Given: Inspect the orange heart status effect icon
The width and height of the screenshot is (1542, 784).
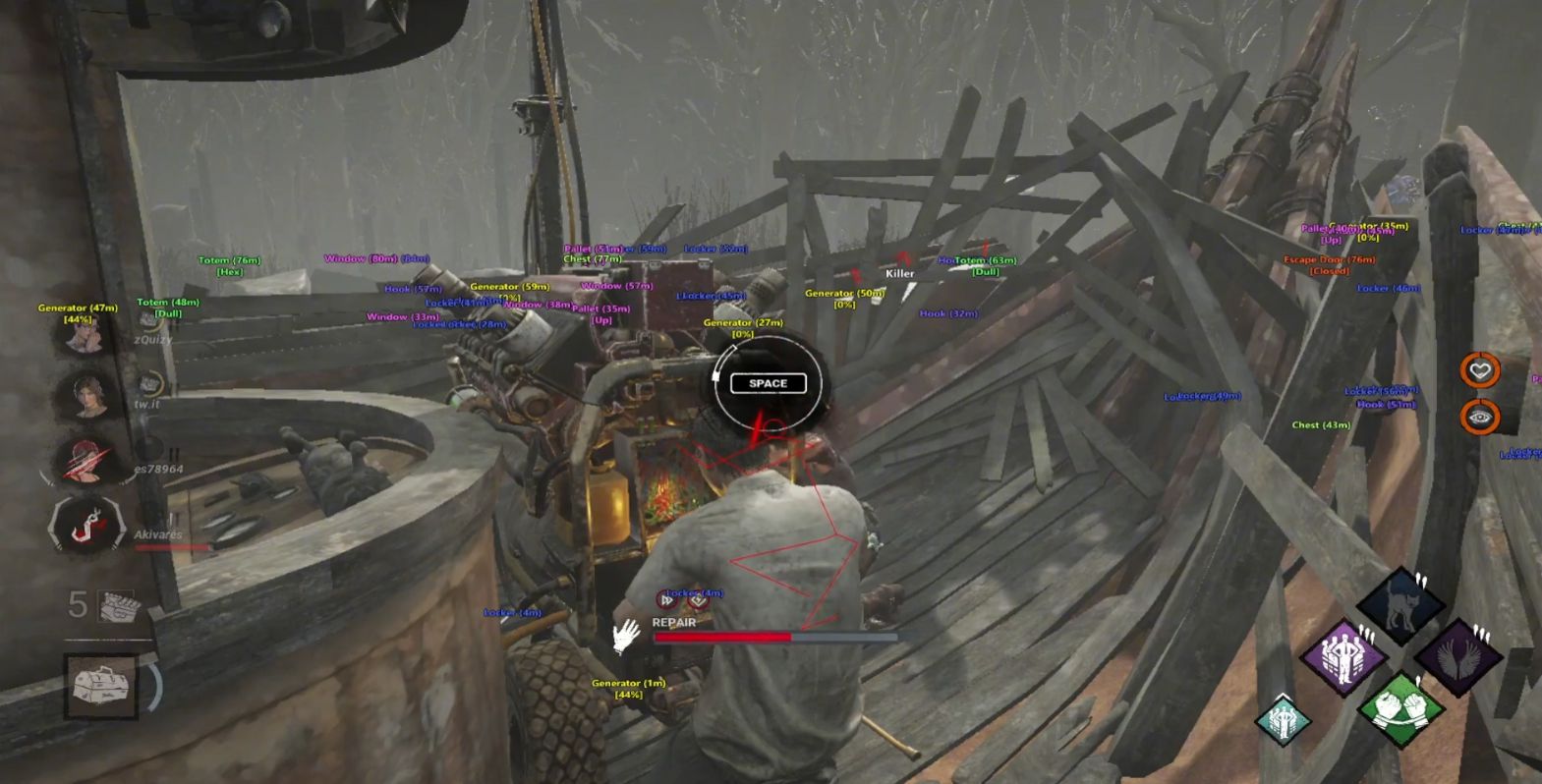Looking at the screenshot, I should (x=1479, y=370).
